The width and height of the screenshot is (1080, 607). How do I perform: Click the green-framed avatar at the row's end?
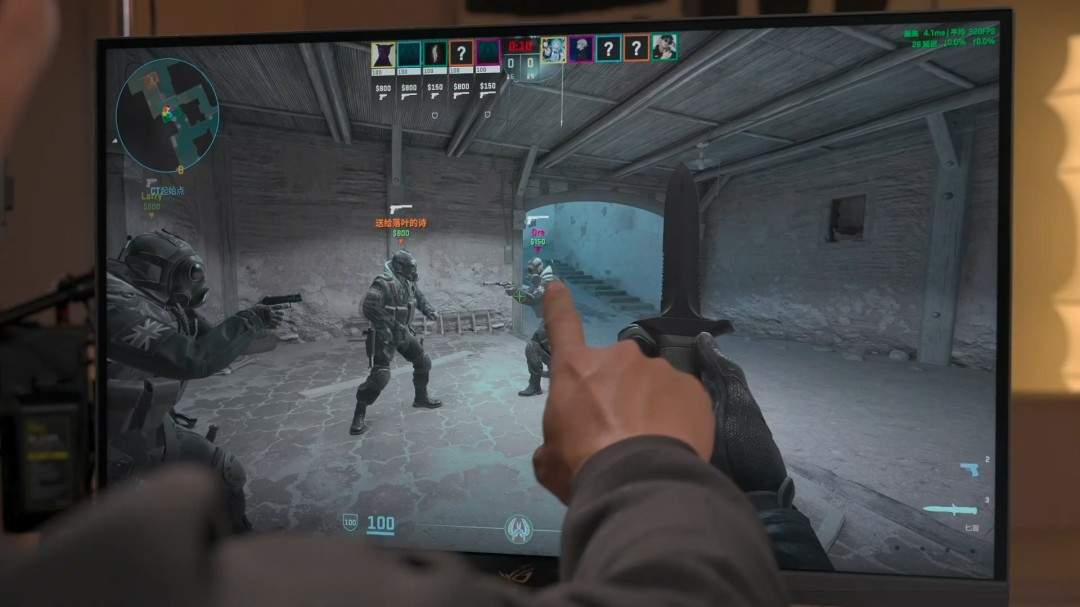pyautogui.click(x=664, y=46)
